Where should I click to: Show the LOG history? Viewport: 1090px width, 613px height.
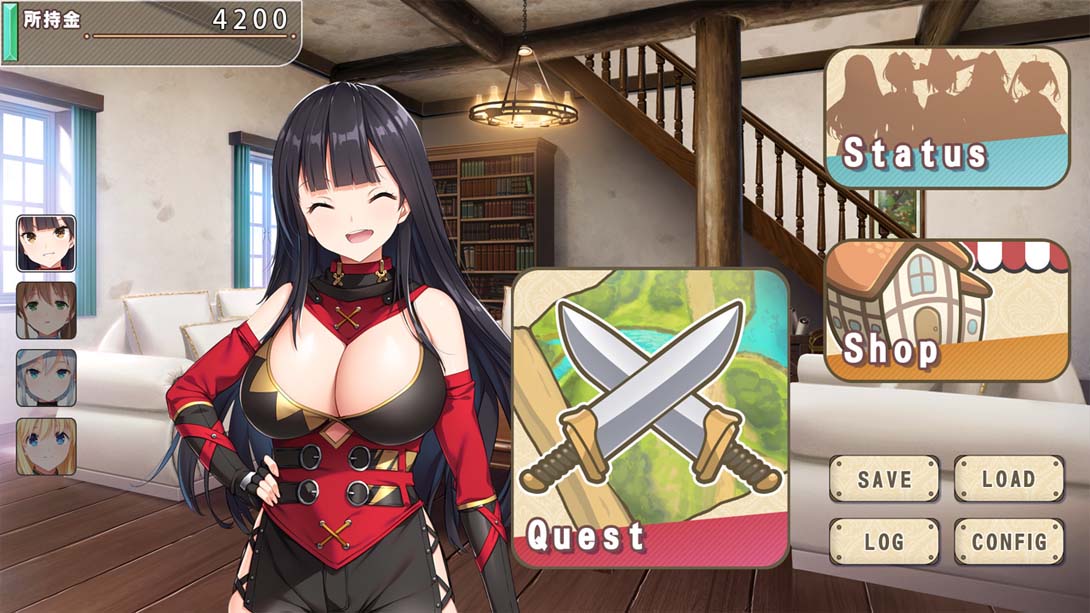coord(884,542)
